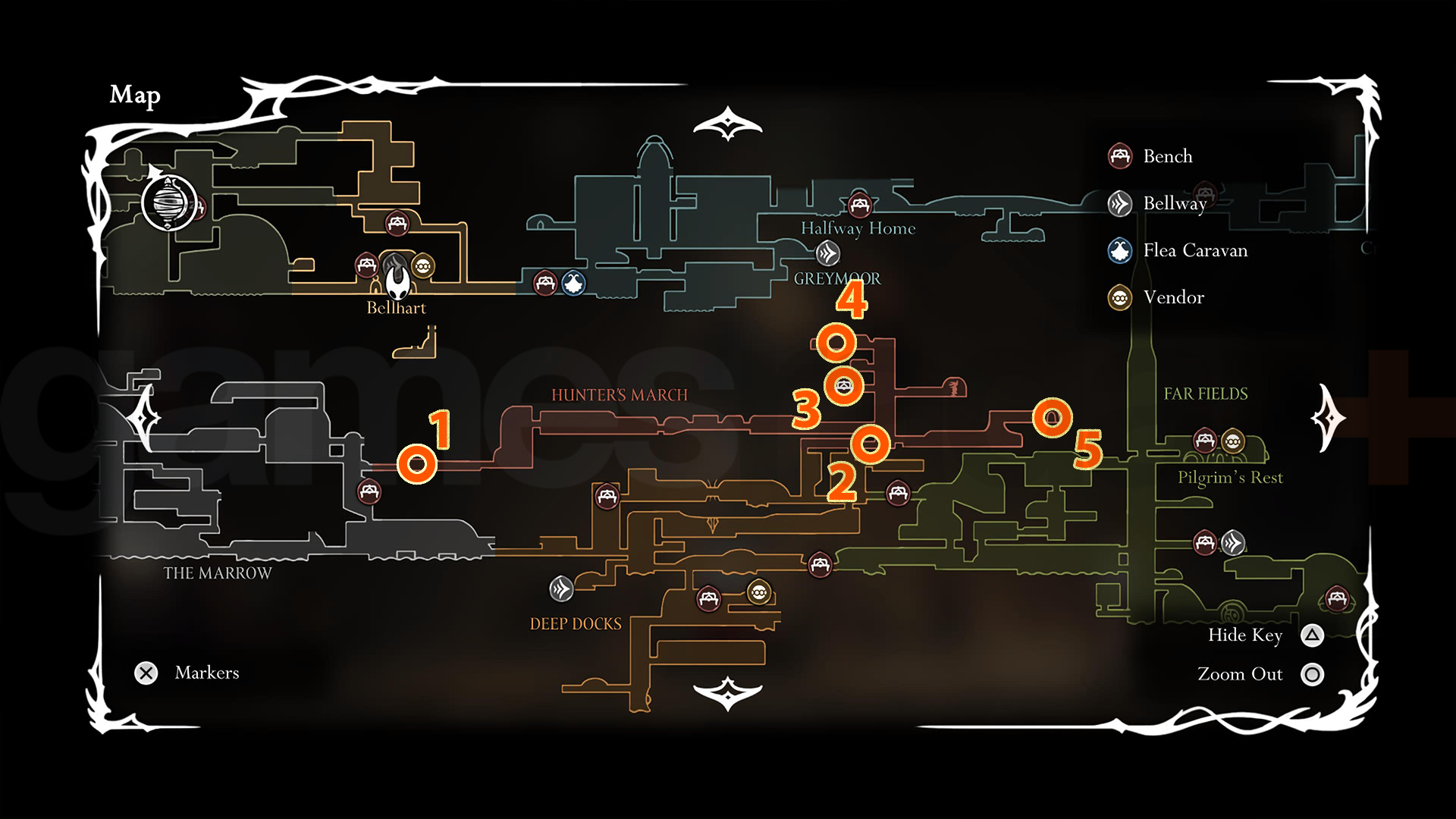Click the bench icon above Bellhart
This screenshot has width=1456, height=819.
(x=397, y=224)
